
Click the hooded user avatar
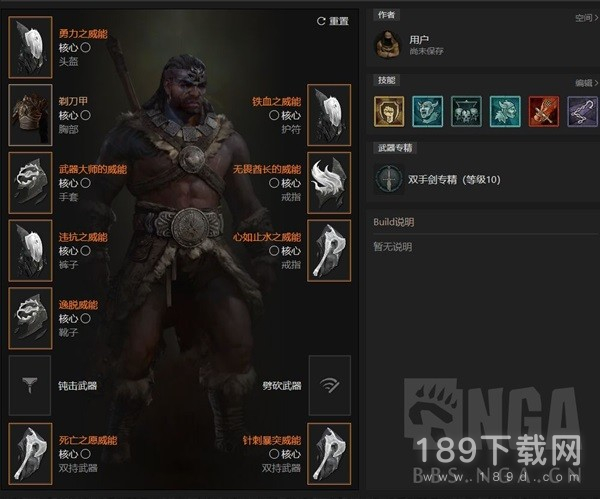388,44
